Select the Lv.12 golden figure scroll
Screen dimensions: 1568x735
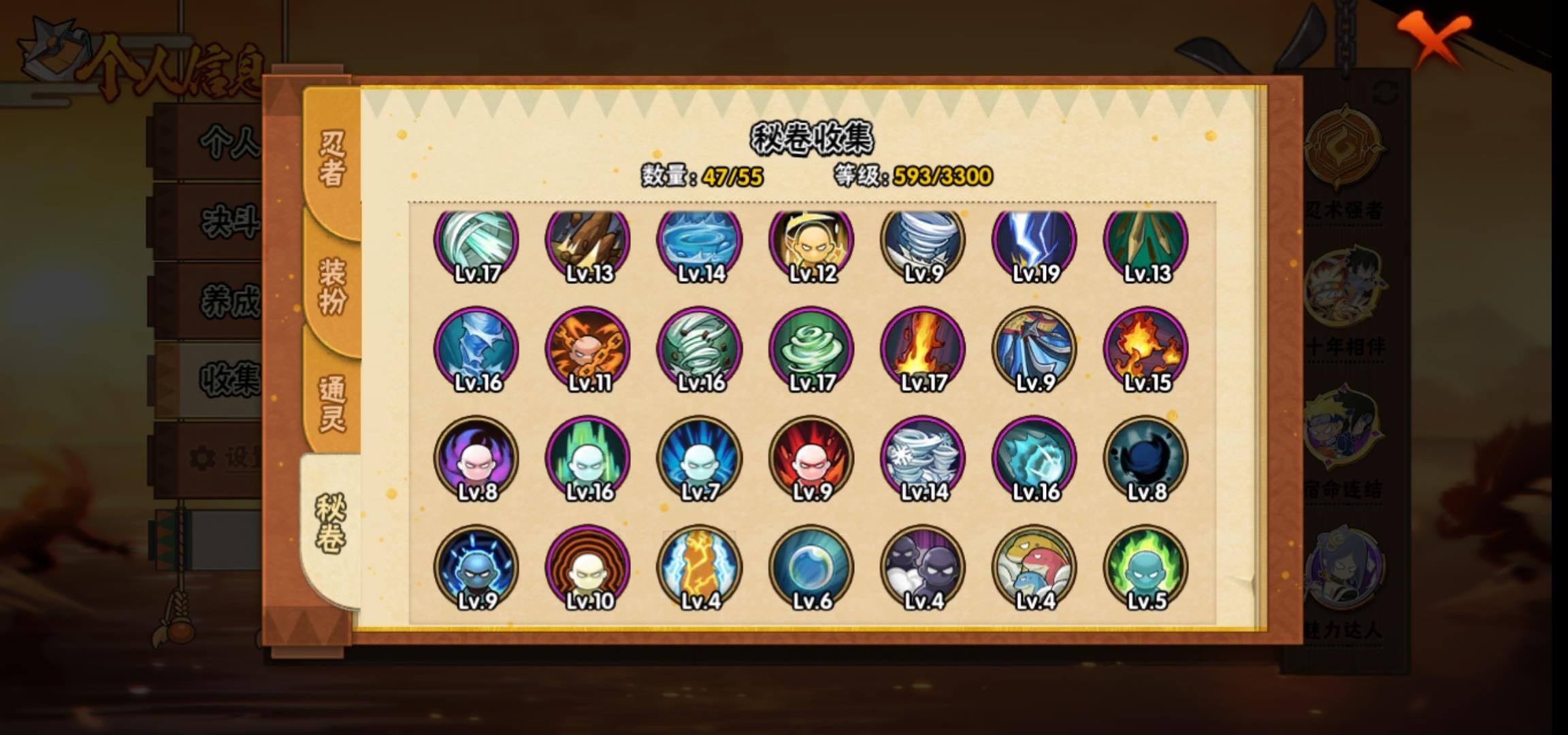(811, 242)
